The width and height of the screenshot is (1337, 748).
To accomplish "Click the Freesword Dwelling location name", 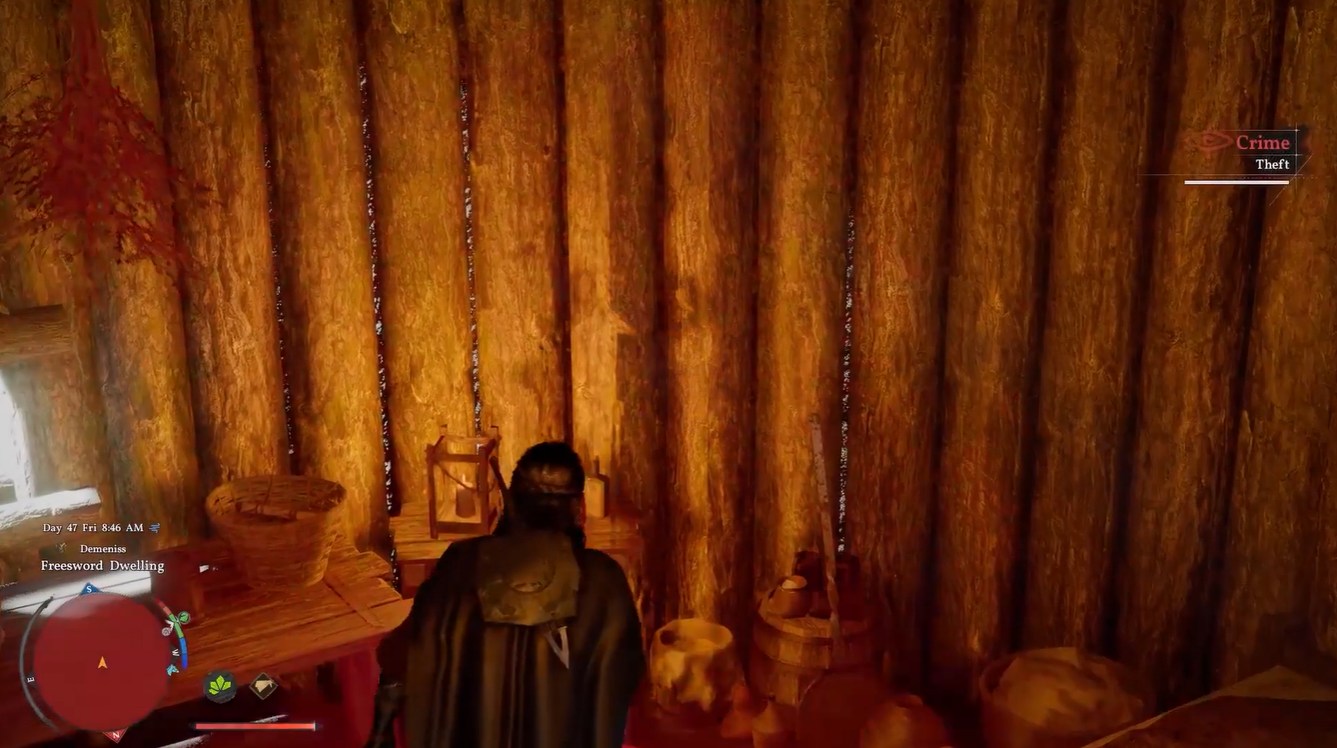I will coord(102,565).
